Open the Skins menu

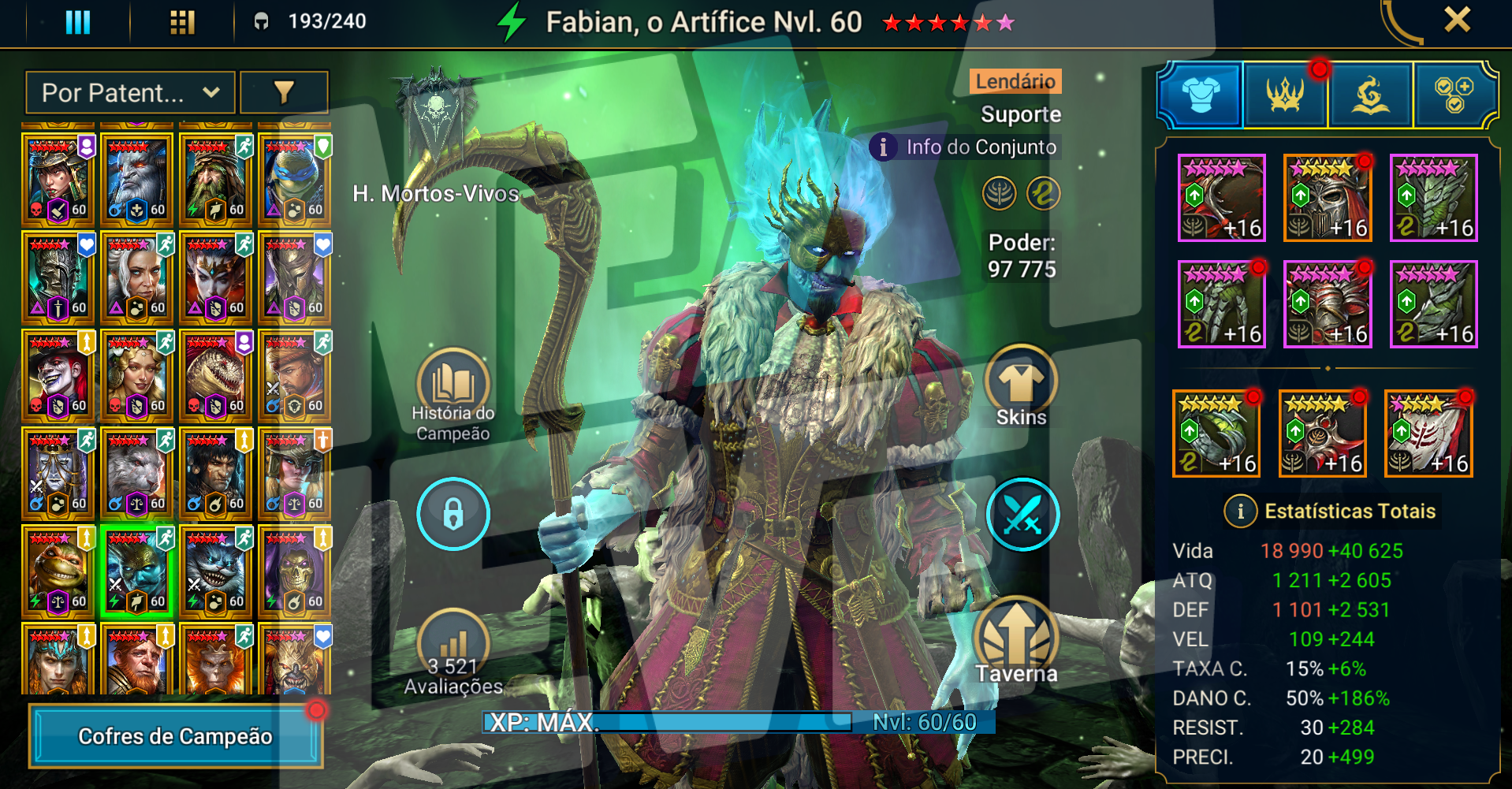1021,386
